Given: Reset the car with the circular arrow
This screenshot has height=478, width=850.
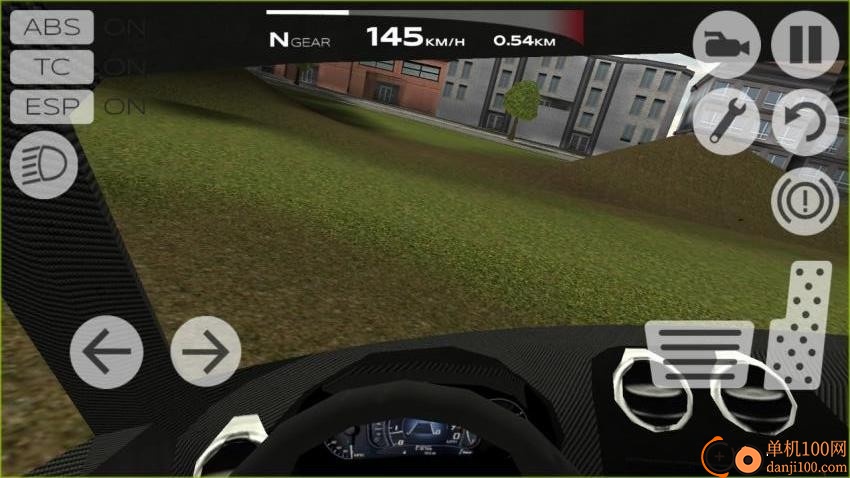Looking at the screenshot, I should pyautogui.click(x=805, y=122).
